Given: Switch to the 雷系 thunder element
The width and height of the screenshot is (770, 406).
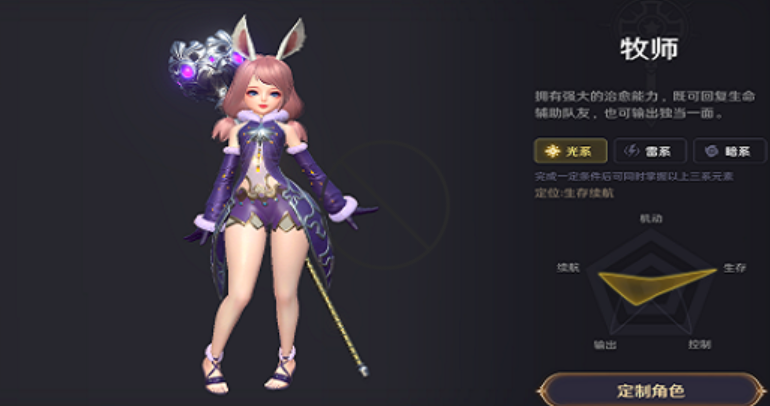Looking at the screenshot, I should coord(649,151).
